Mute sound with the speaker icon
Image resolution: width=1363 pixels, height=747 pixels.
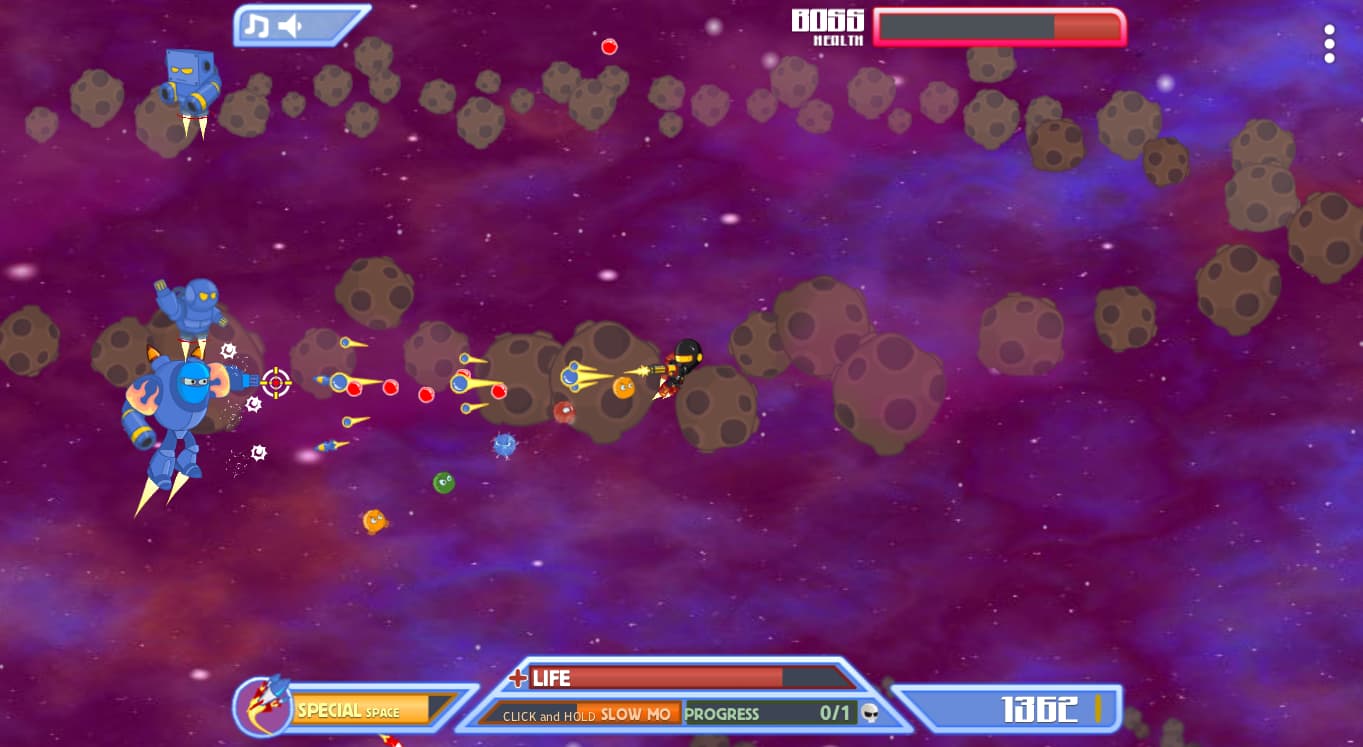tap(290, 26)
